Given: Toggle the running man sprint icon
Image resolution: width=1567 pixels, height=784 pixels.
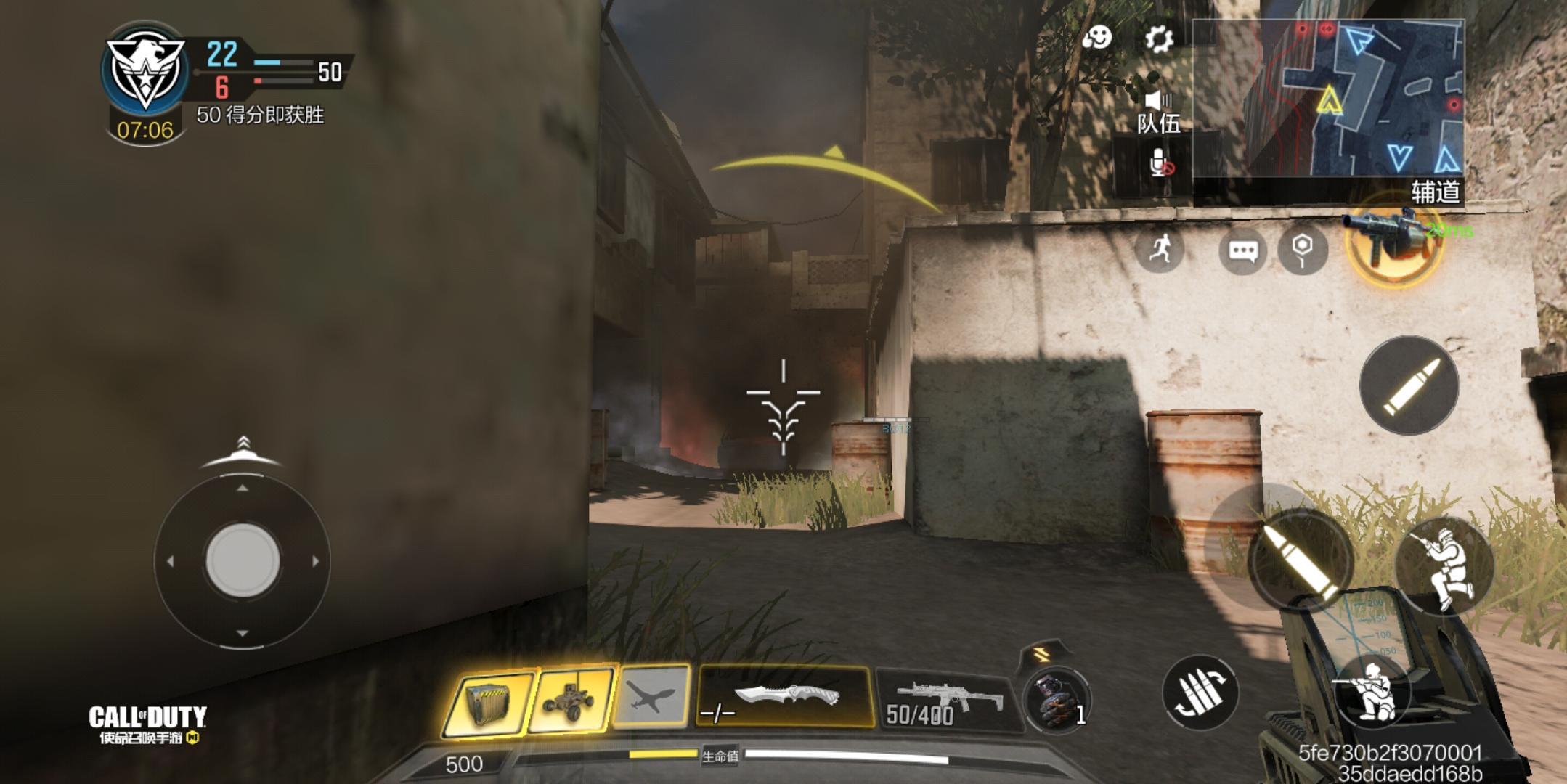Looking at the screenshot, I should (1160, 250).
